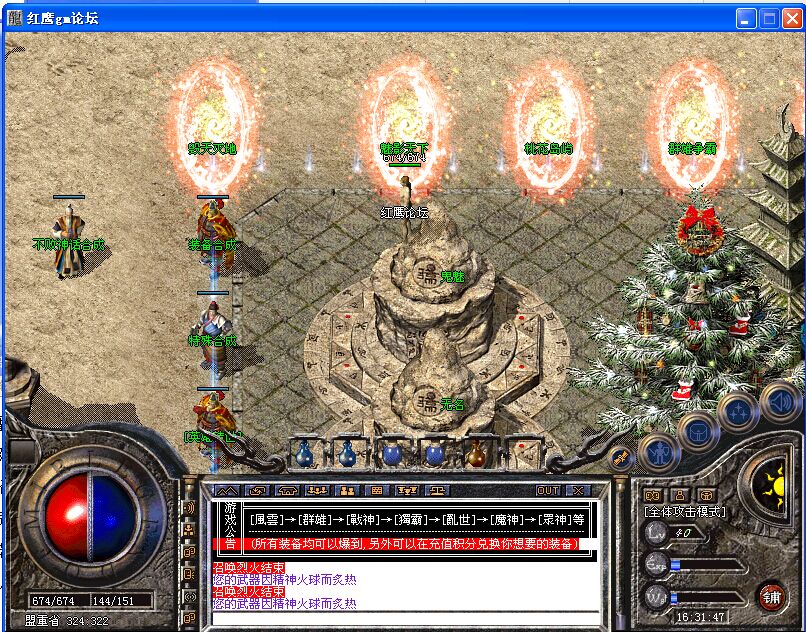Click the X button above the chat
806x632 pixels.
tap(577, 491)
